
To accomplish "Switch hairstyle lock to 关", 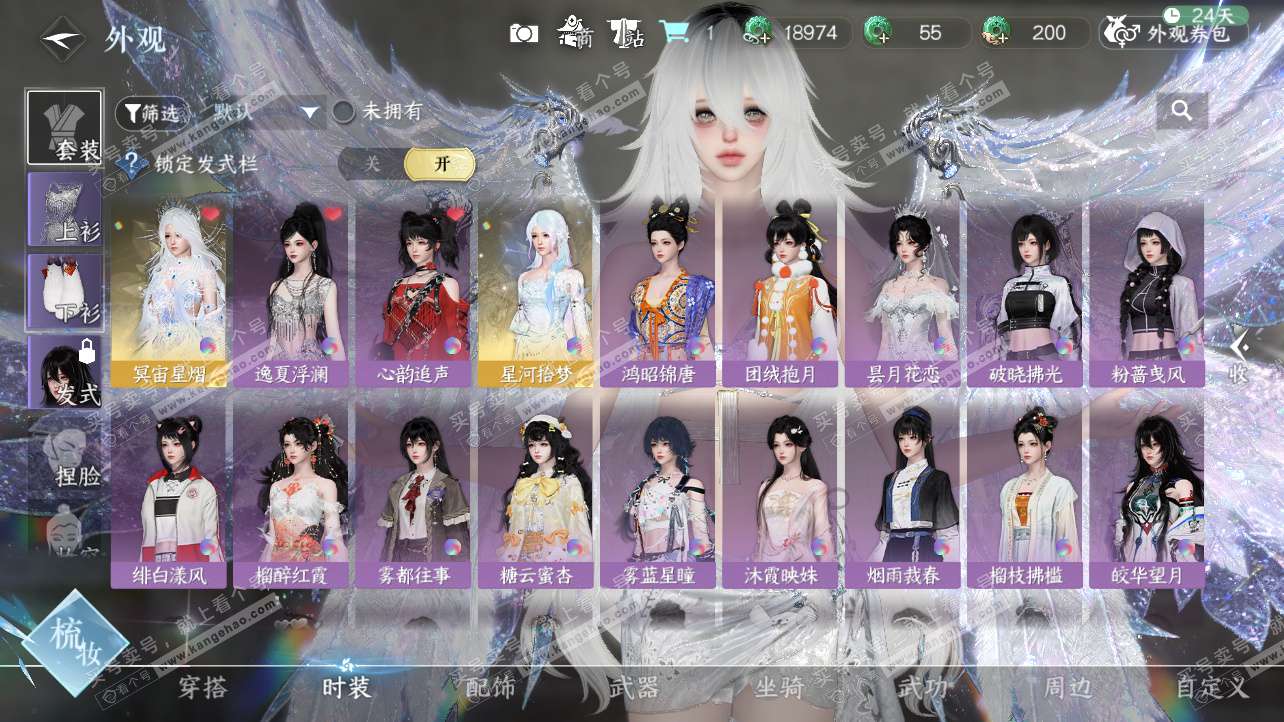I will 372,164.
